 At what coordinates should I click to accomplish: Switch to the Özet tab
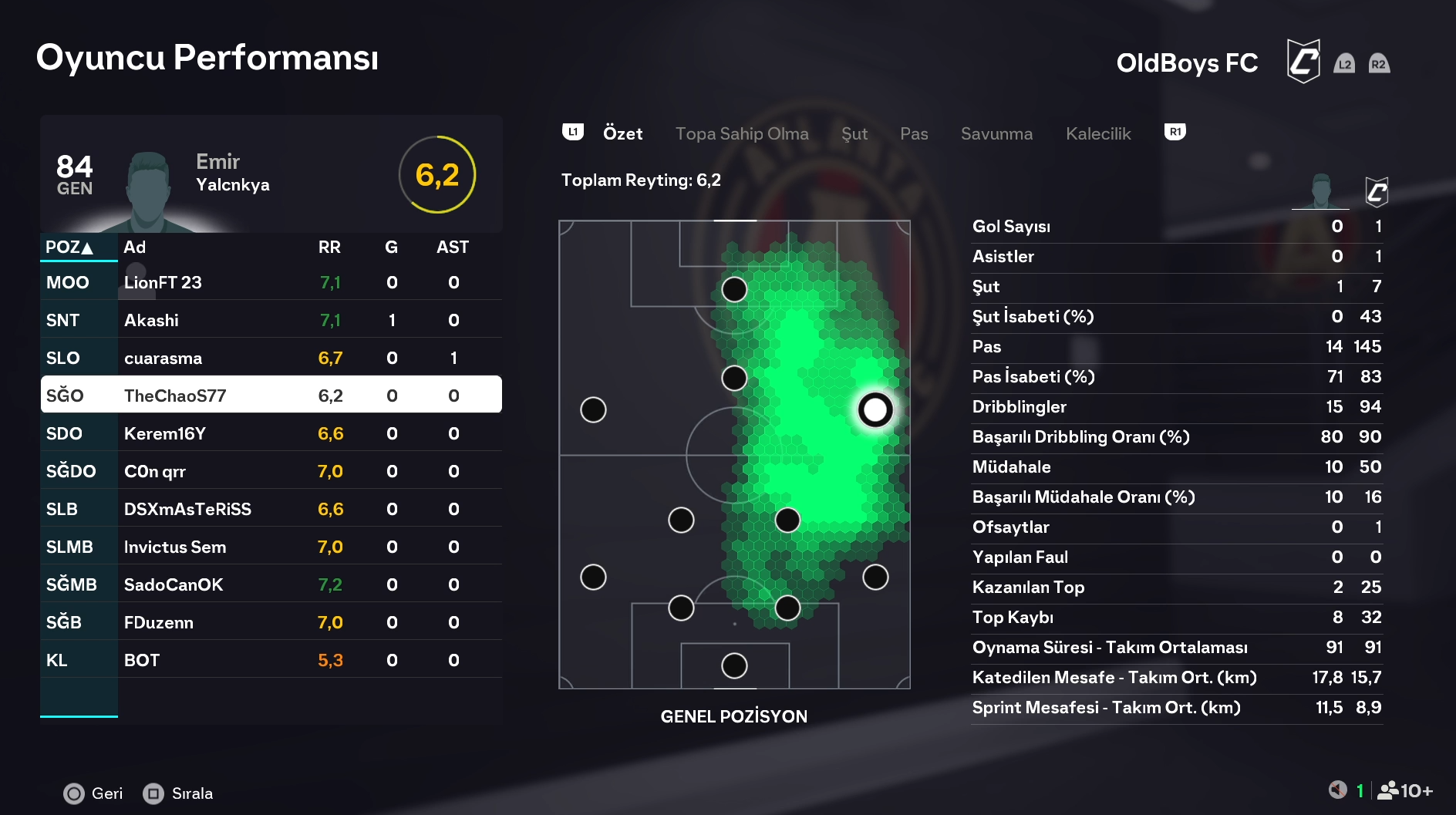622,133
